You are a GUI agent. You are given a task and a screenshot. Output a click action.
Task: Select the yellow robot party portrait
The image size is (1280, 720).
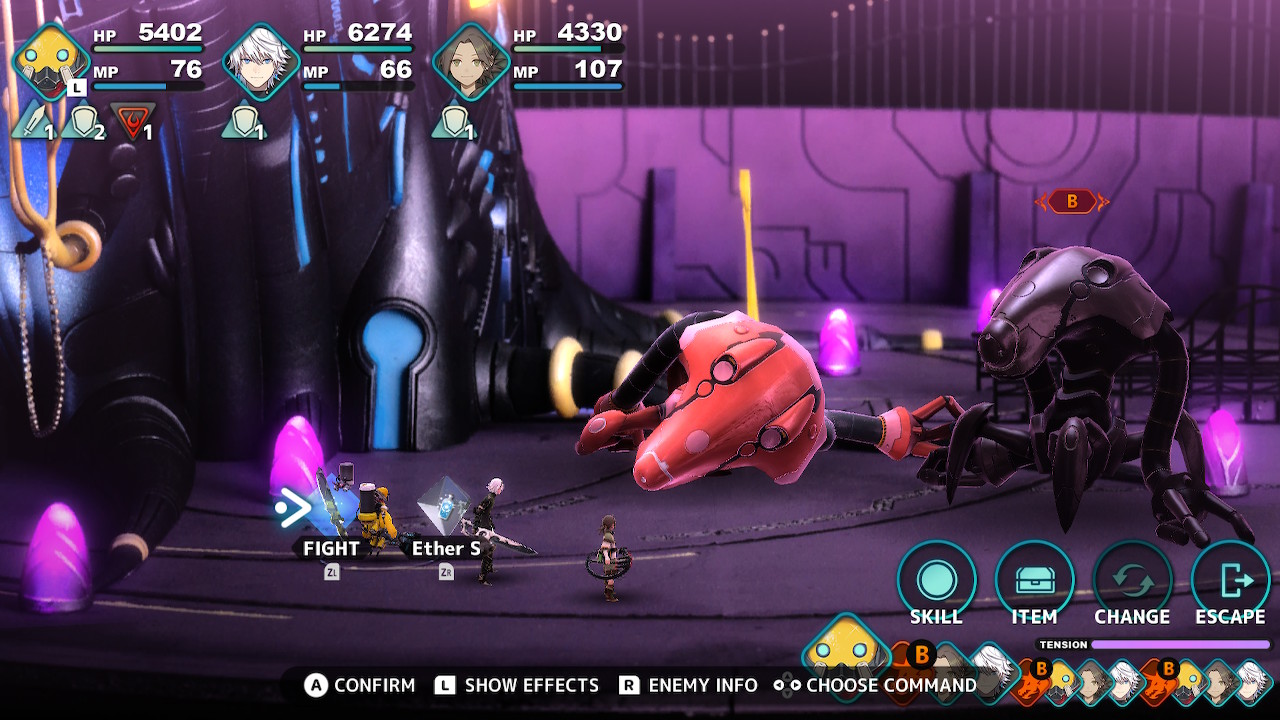51,62
